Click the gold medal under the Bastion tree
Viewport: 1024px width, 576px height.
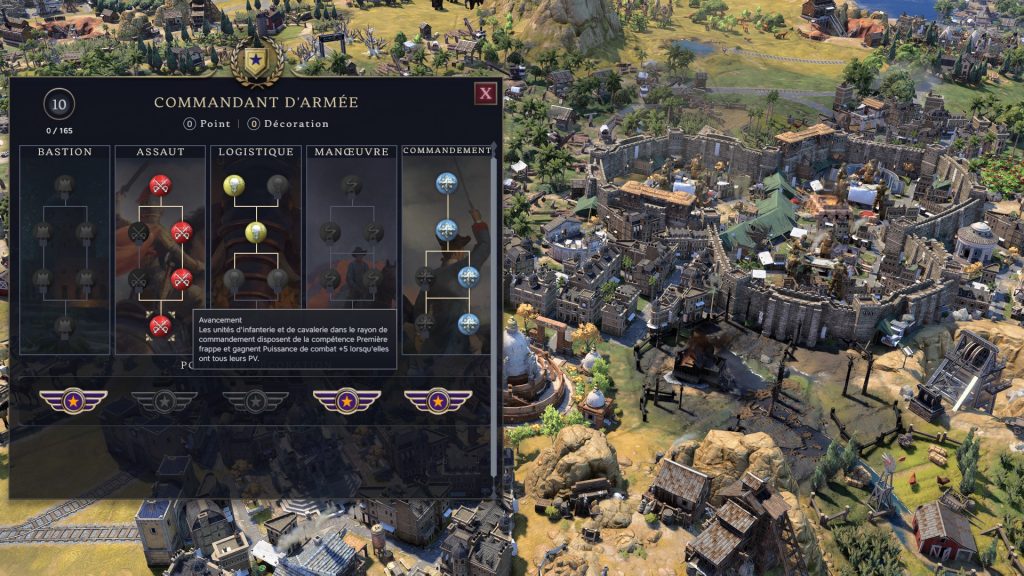(x=73, y=401)
